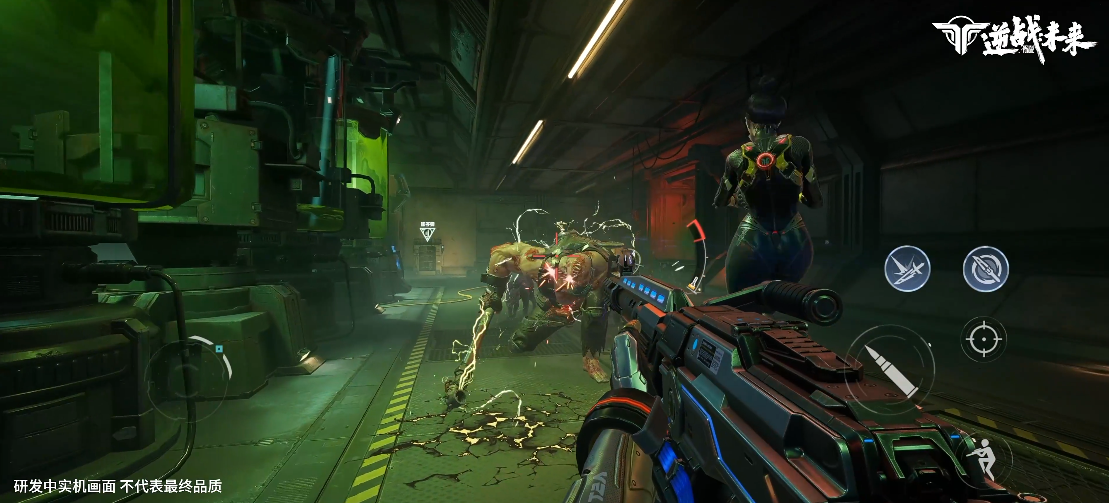Viewport: 1109px width, 503px height.
Task: Use the blade strike skill icon
Action: click(907, 268)
